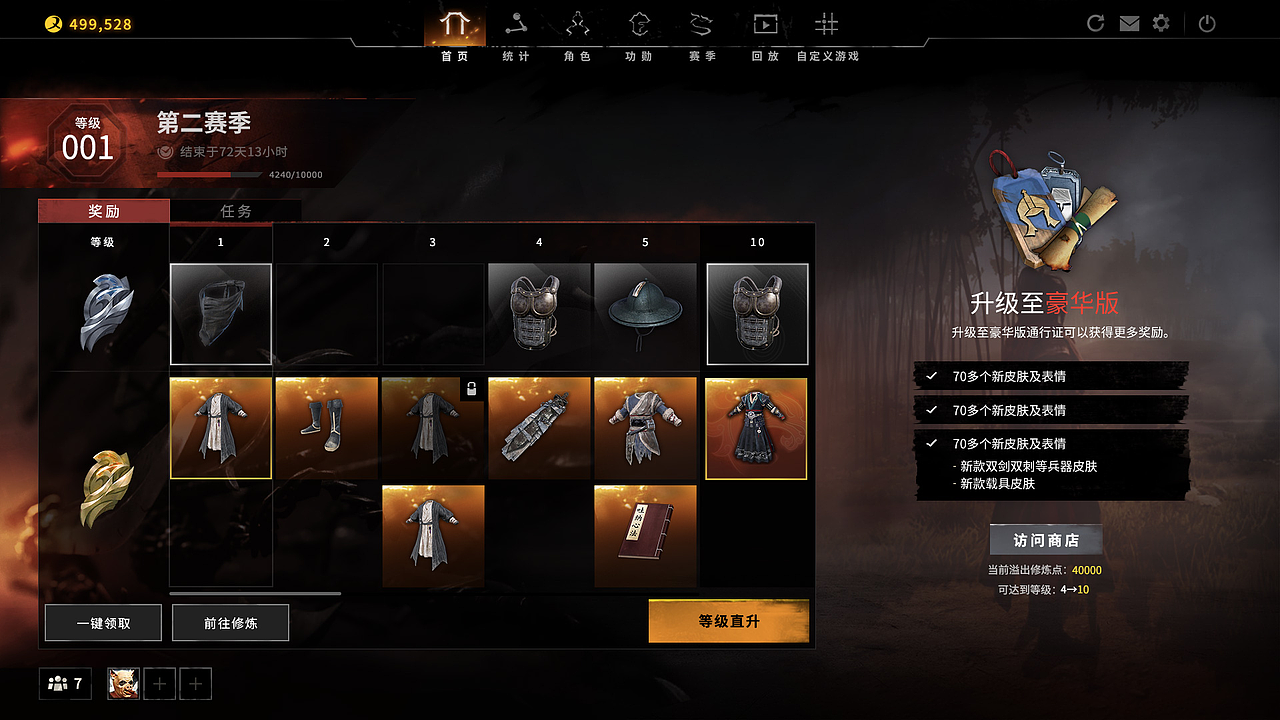
Task: Choose the level 2 boots reward
Action: (x=327, y=428)
